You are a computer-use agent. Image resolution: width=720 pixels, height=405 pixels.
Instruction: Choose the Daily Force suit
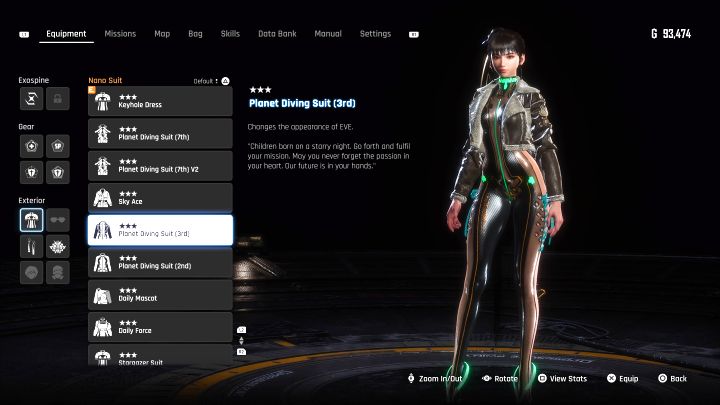tap(160, 326)
